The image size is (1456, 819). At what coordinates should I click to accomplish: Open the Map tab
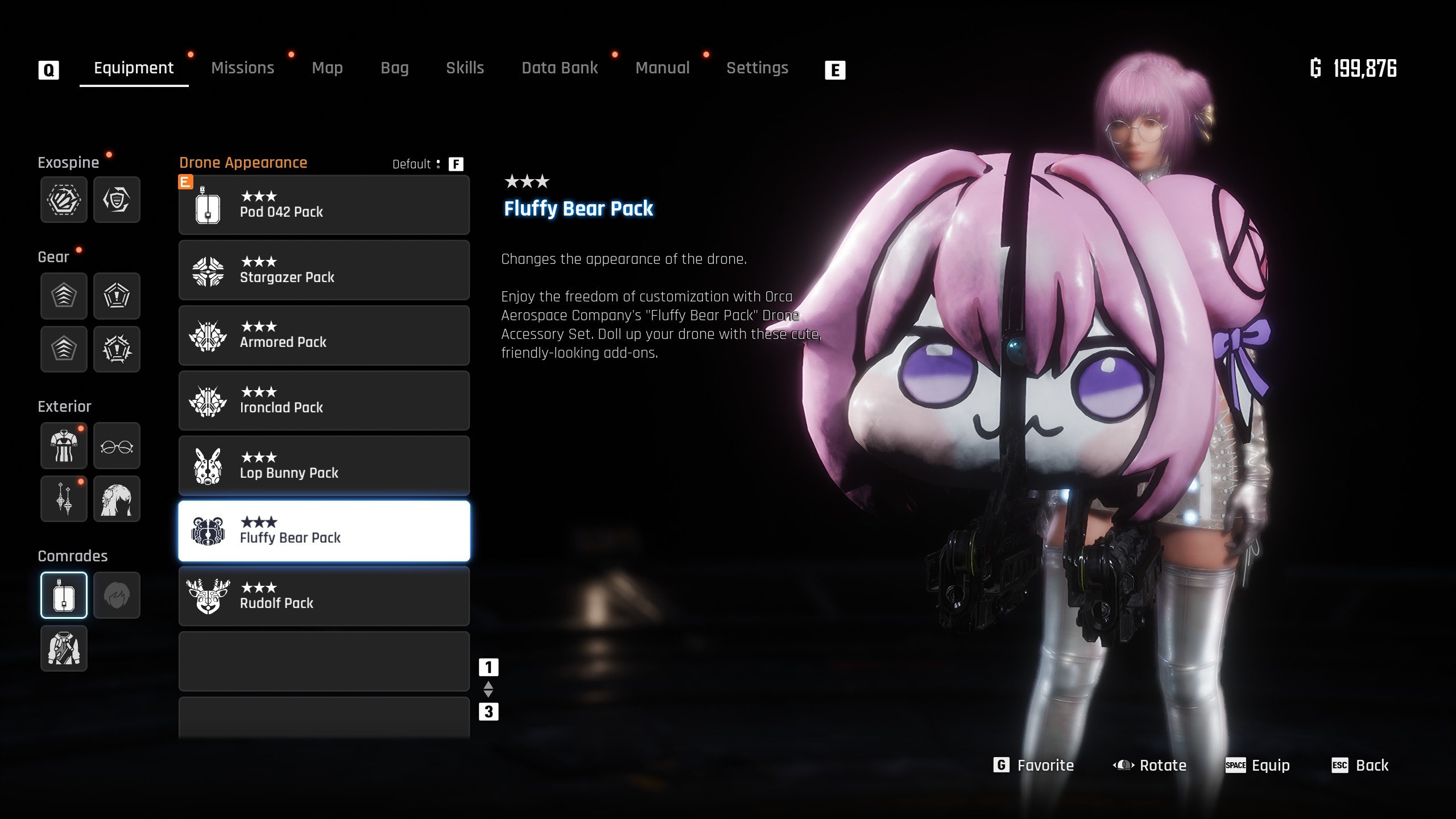point(327,68)
